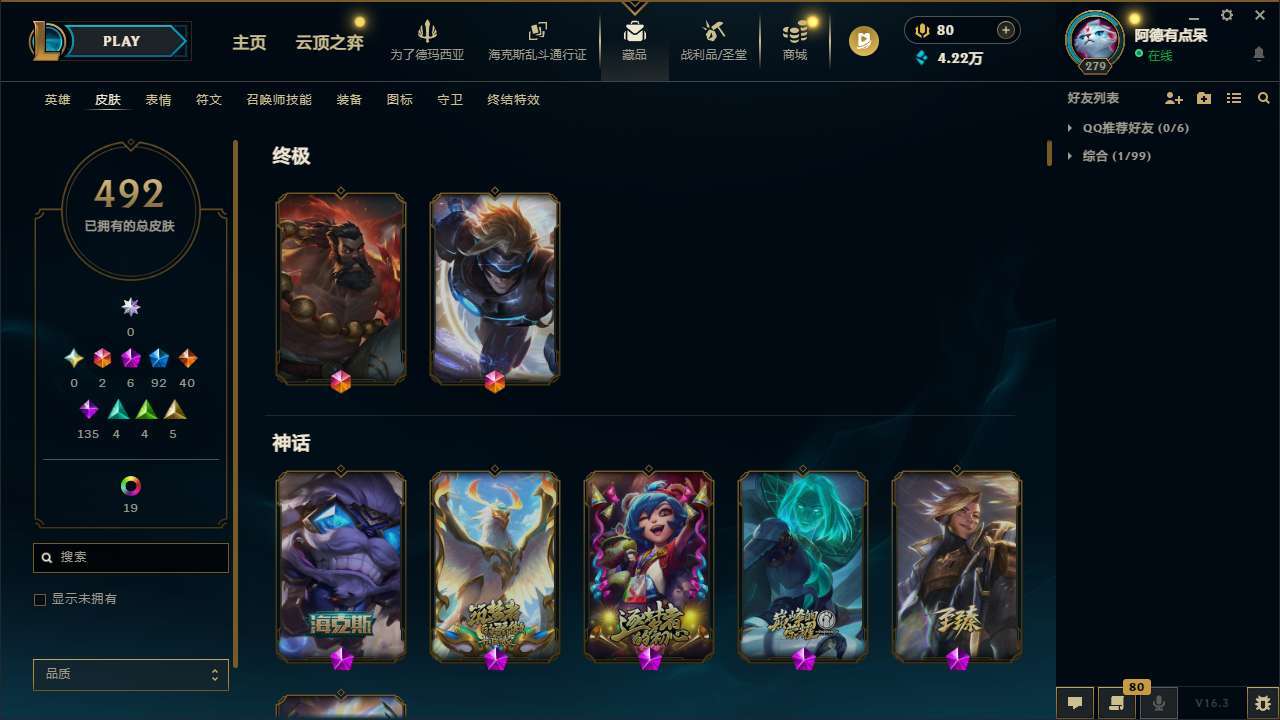This screenshot has width=1280, height=720.
Task: Open the Loot collection (藏品) section
Action: (633, 40)
